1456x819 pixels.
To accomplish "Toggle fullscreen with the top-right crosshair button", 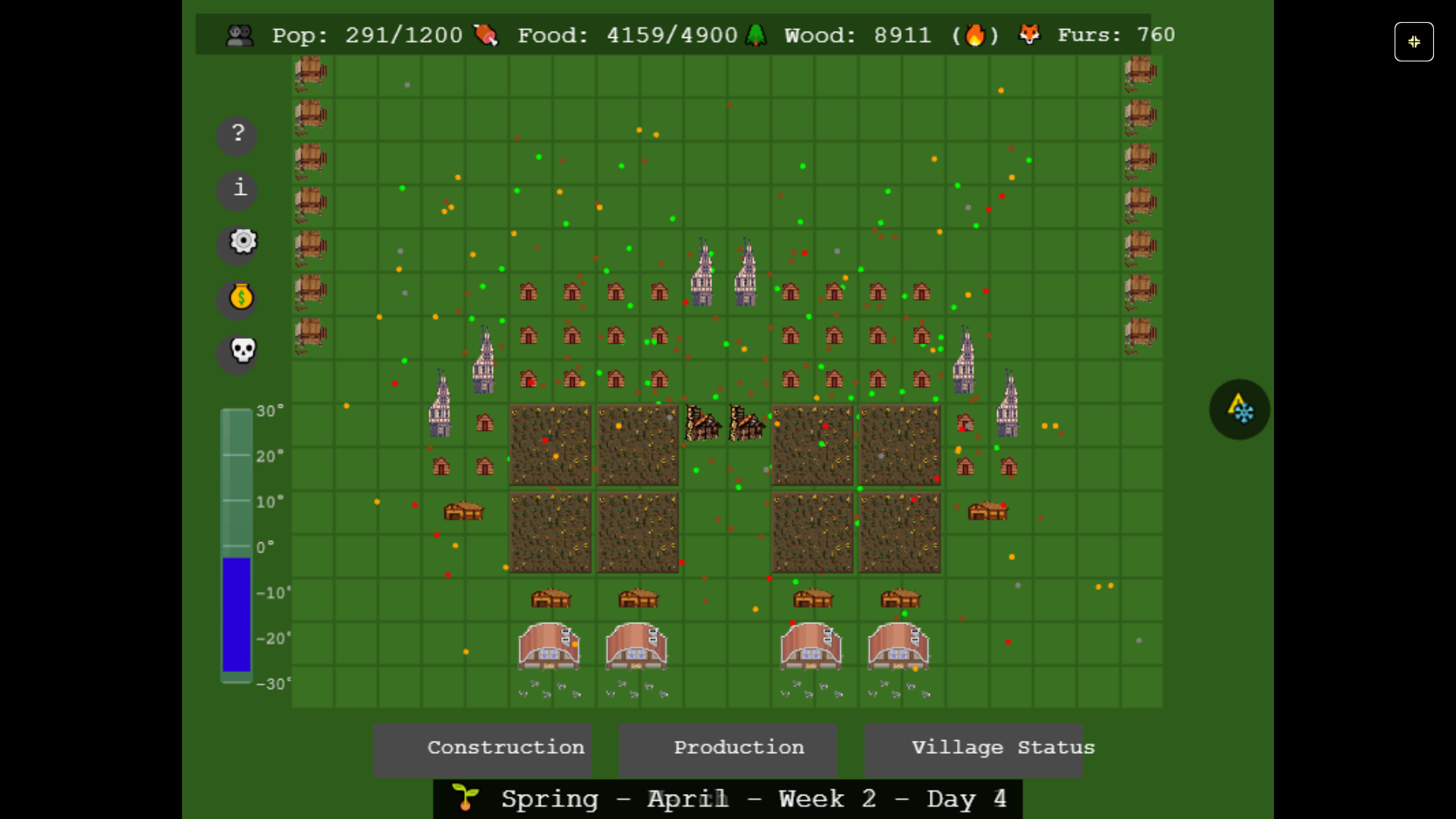I will (1414, 42).
